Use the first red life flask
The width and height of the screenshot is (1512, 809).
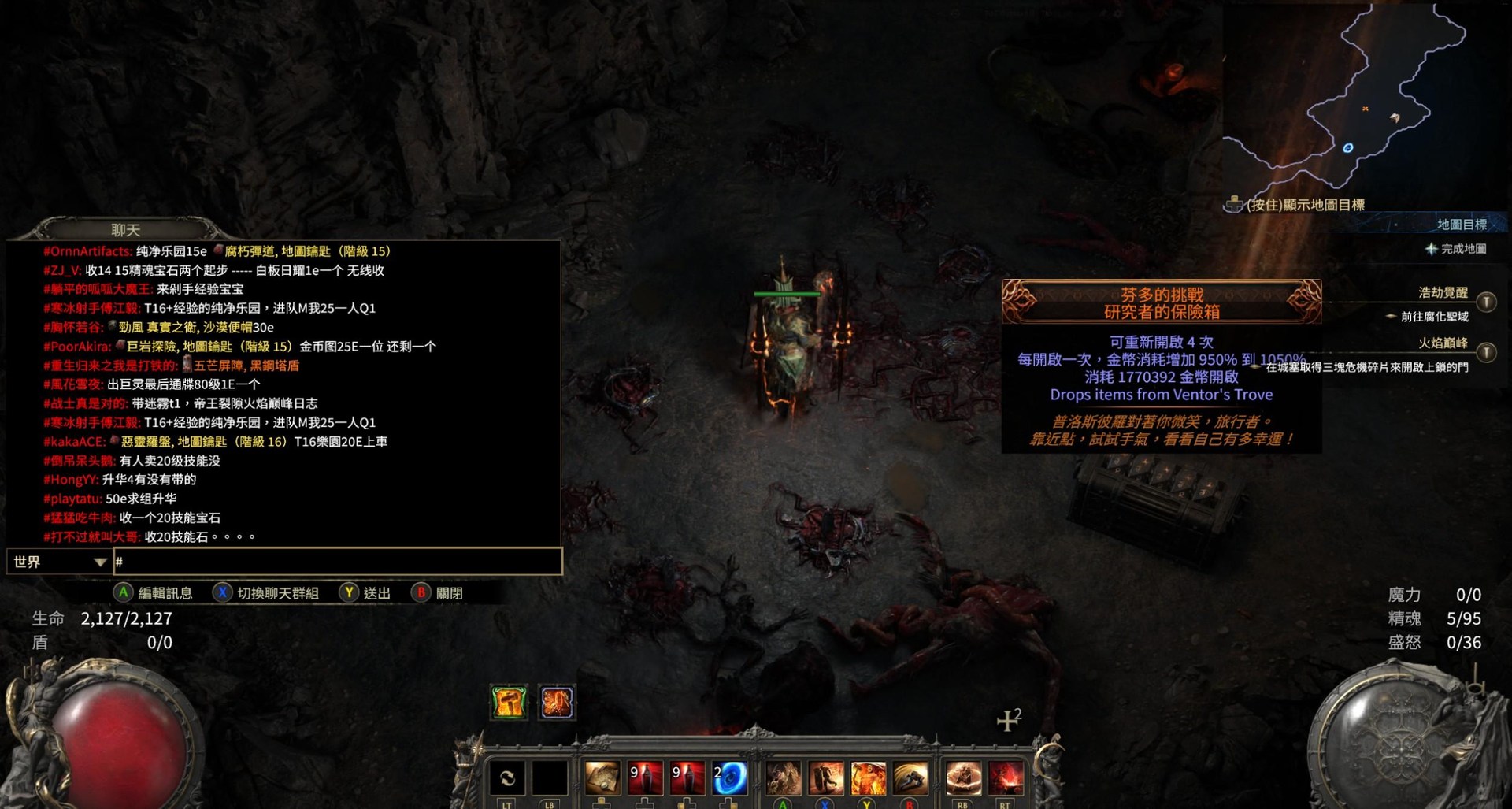click(x=645, y=778)
